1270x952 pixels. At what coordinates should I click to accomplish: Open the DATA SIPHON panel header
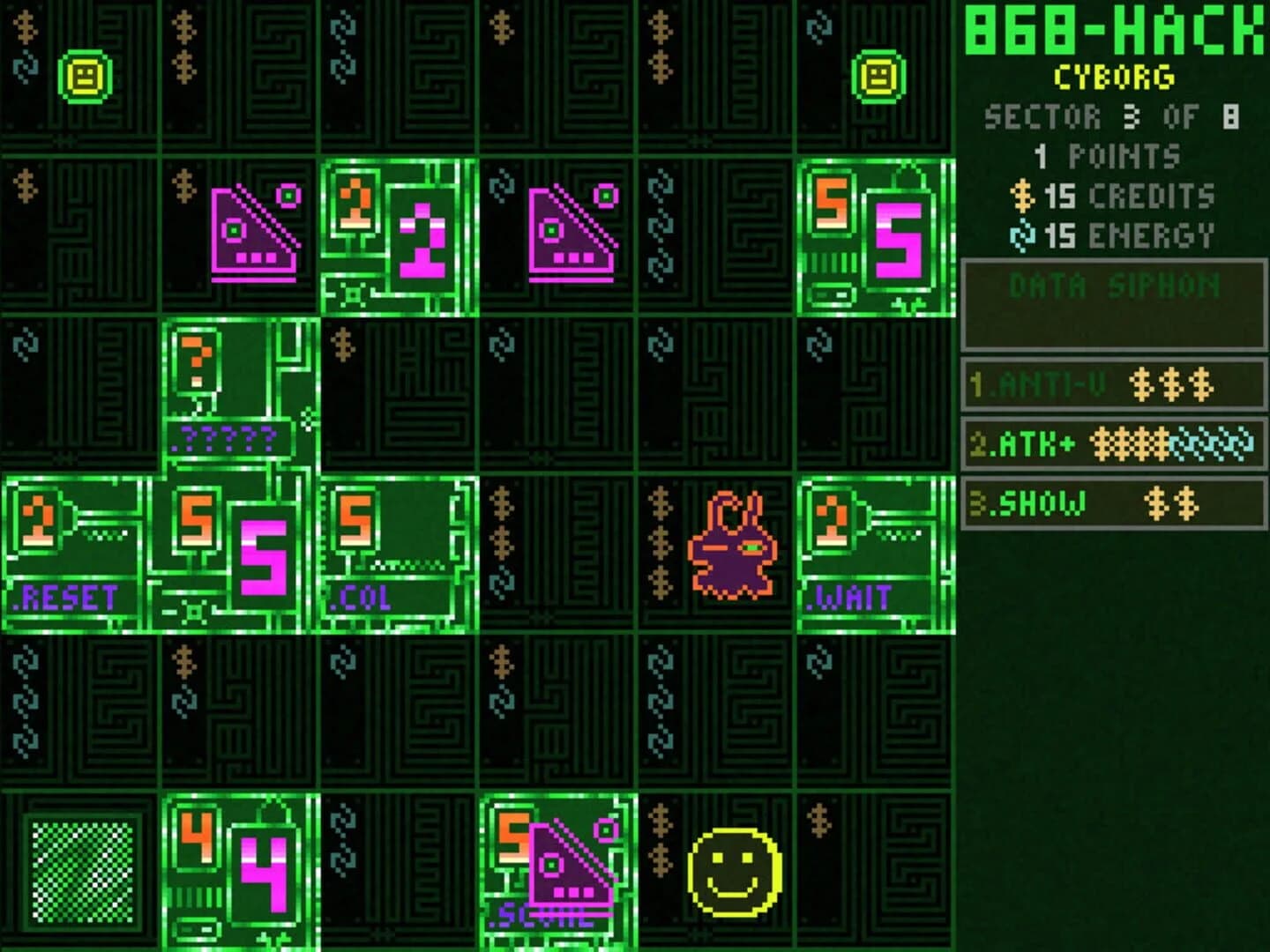tap(1111, 285)
